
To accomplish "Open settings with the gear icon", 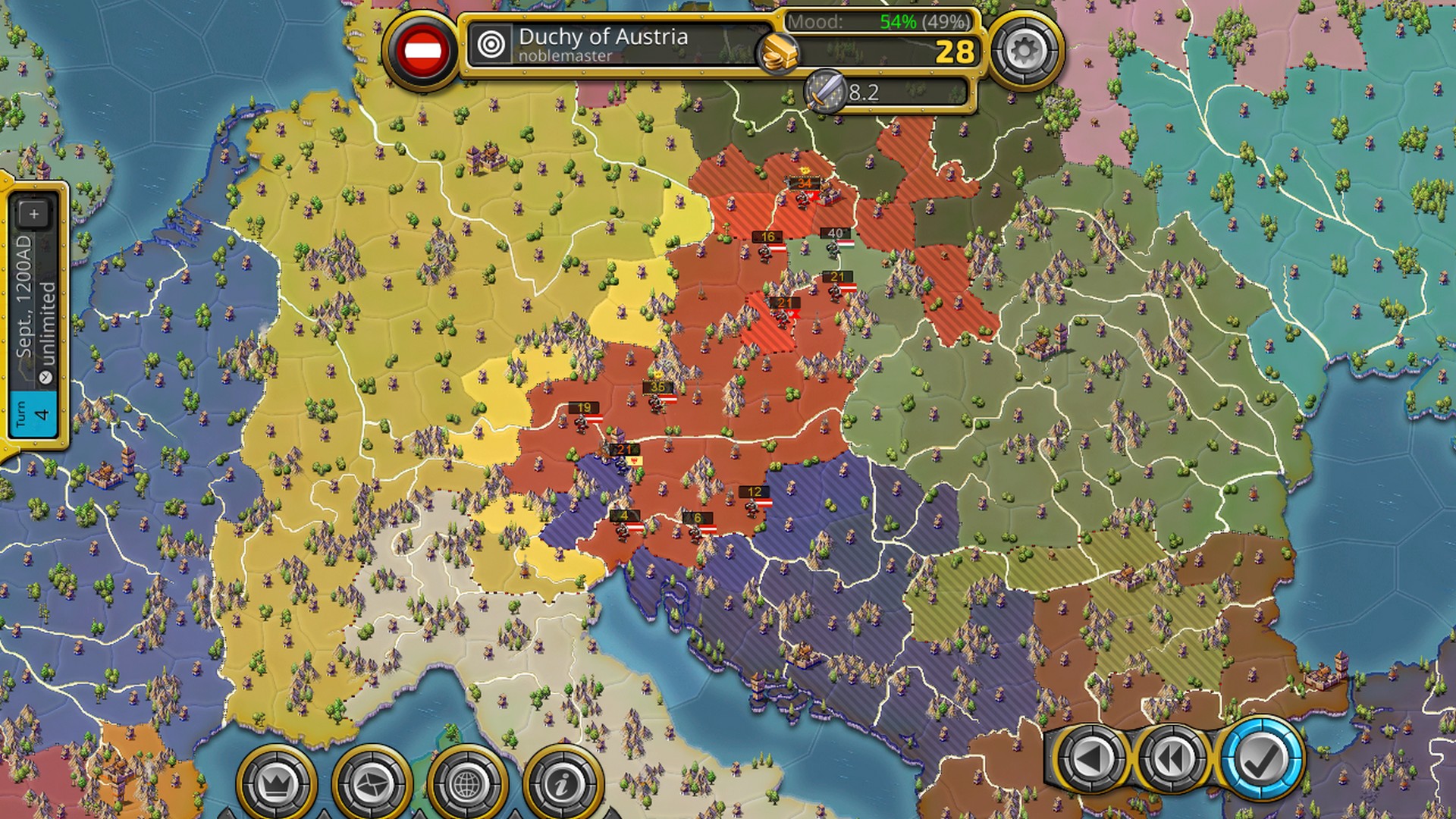I will point(1024,48).
